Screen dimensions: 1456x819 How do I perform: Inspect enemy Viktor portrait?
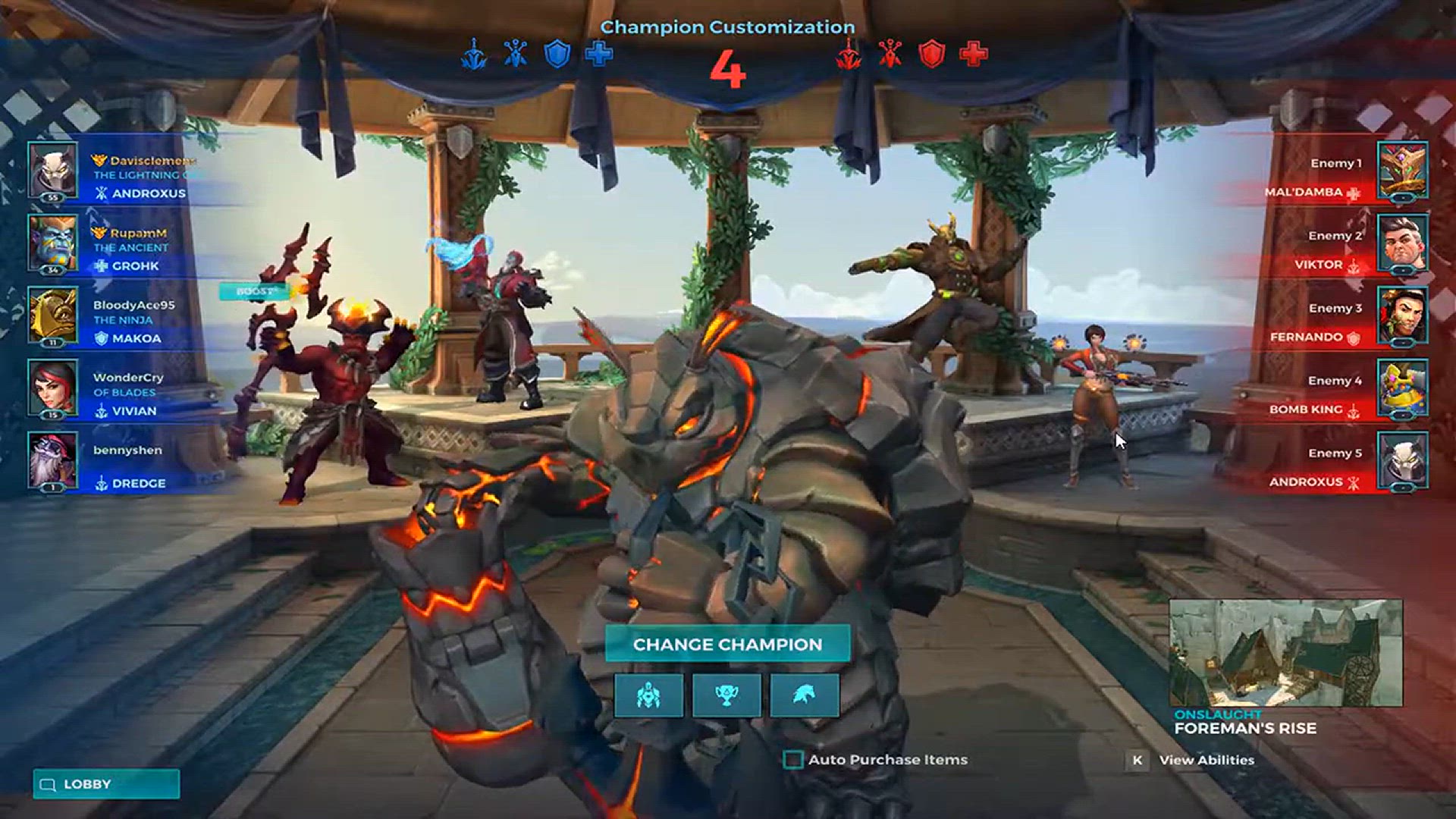(x=1402, y=243)
